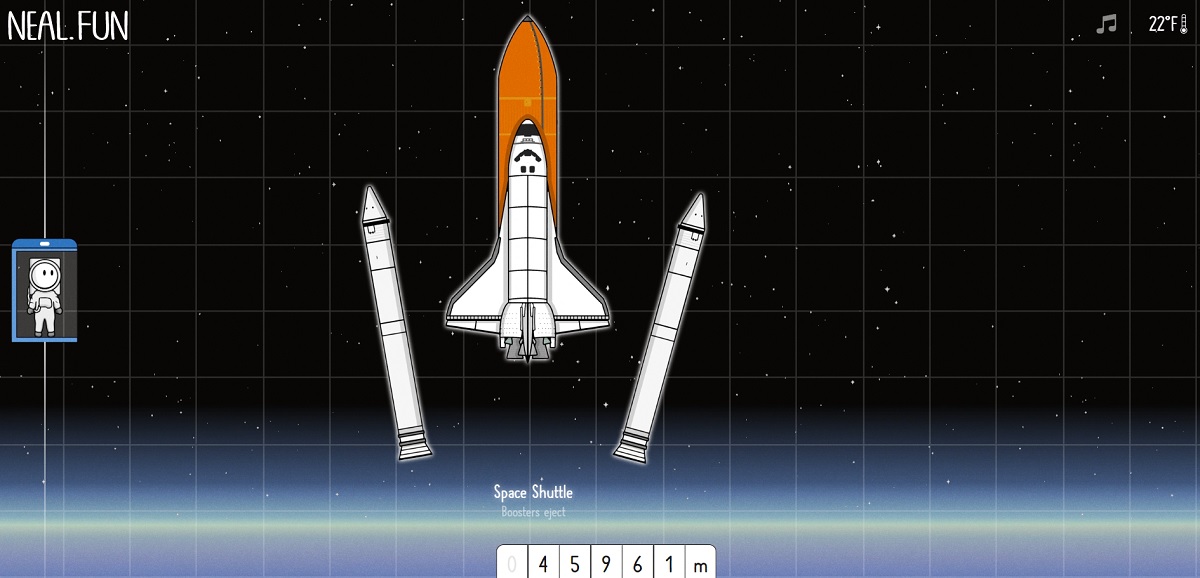Toggle the music note sound icon
This screenshot has height=578, width=1200.
point(1105,24)
